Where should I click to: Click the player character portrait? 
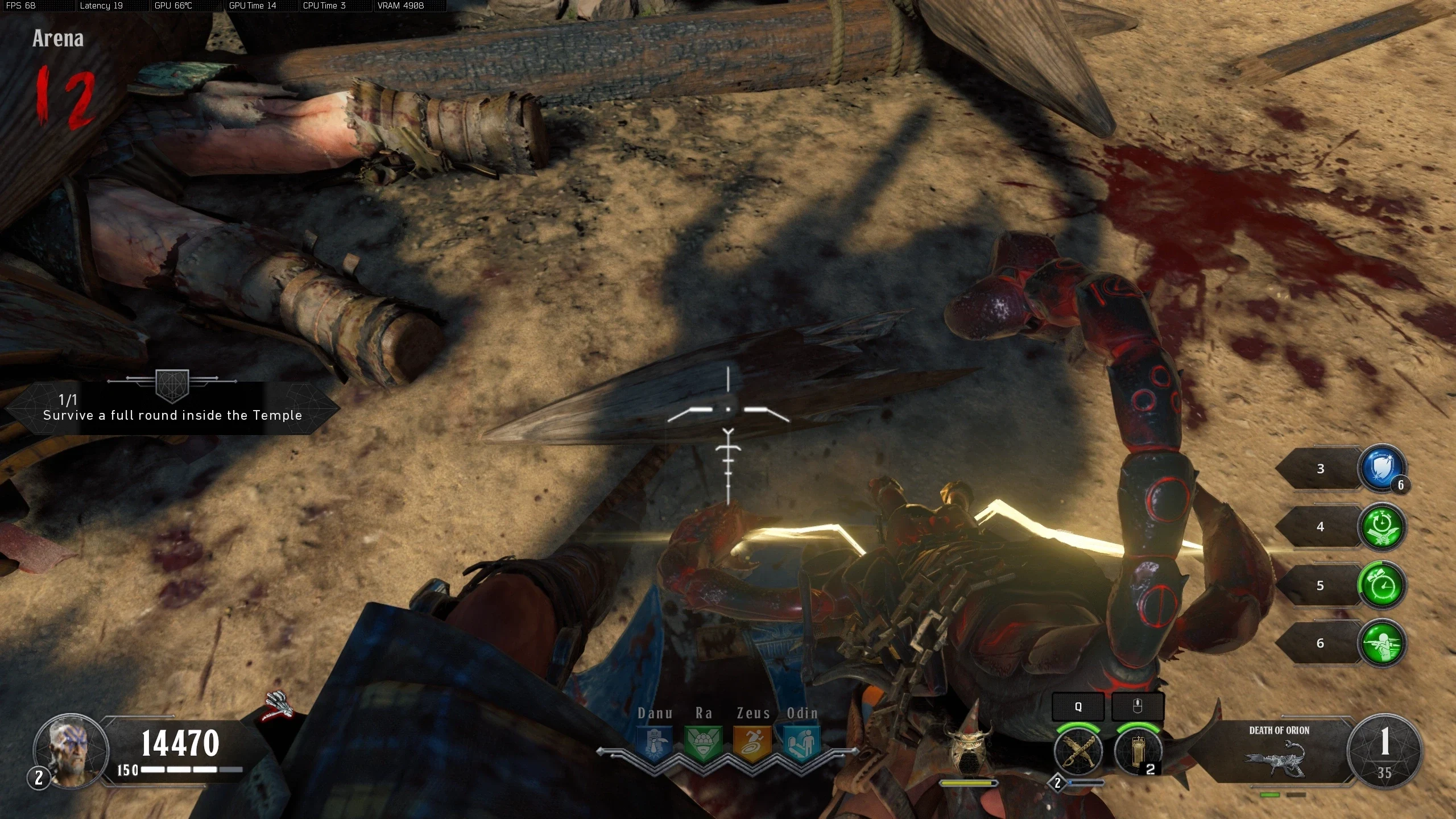click(71, 751)
